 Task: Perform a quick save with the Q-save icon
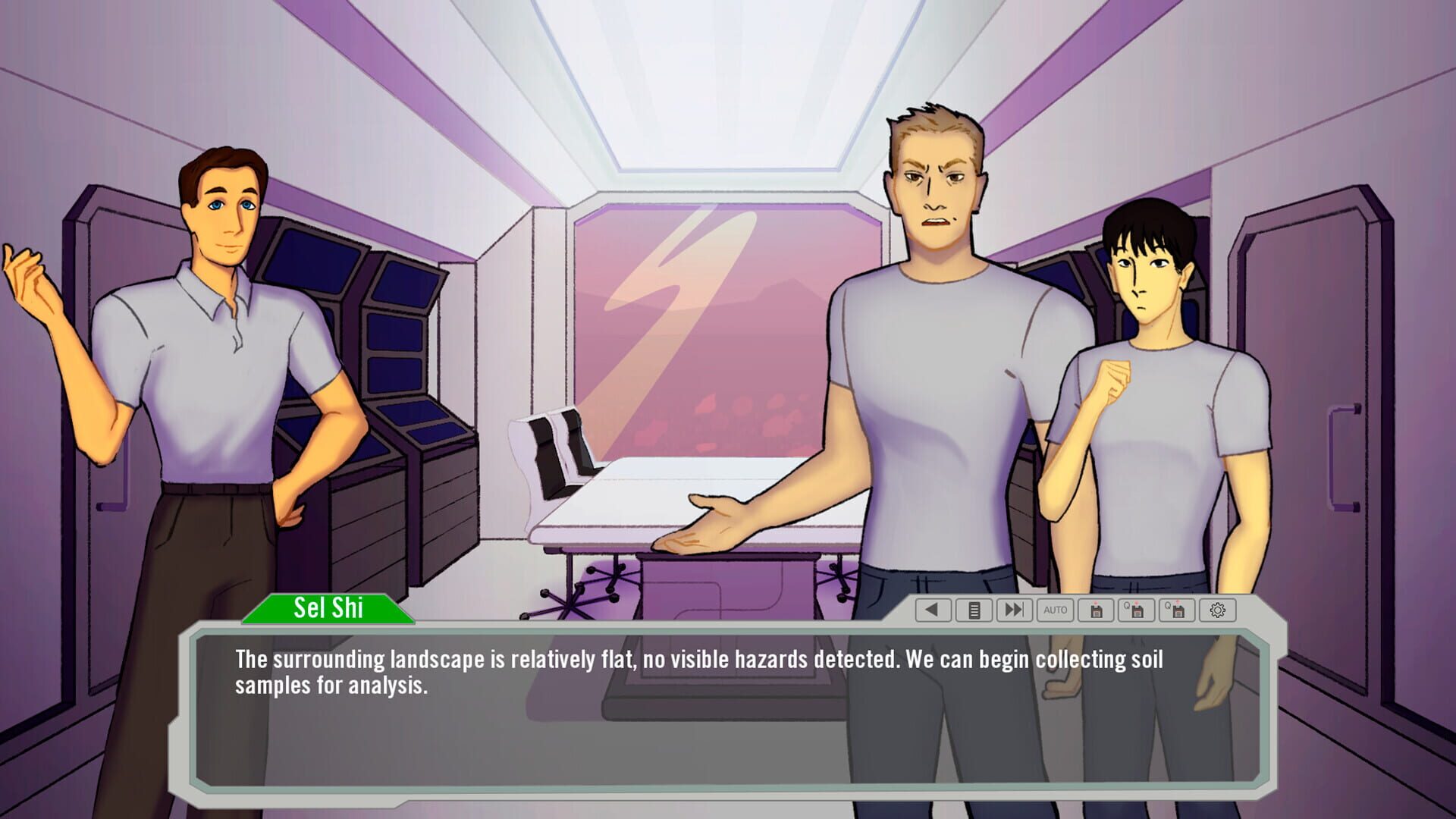pos(1136,610)
